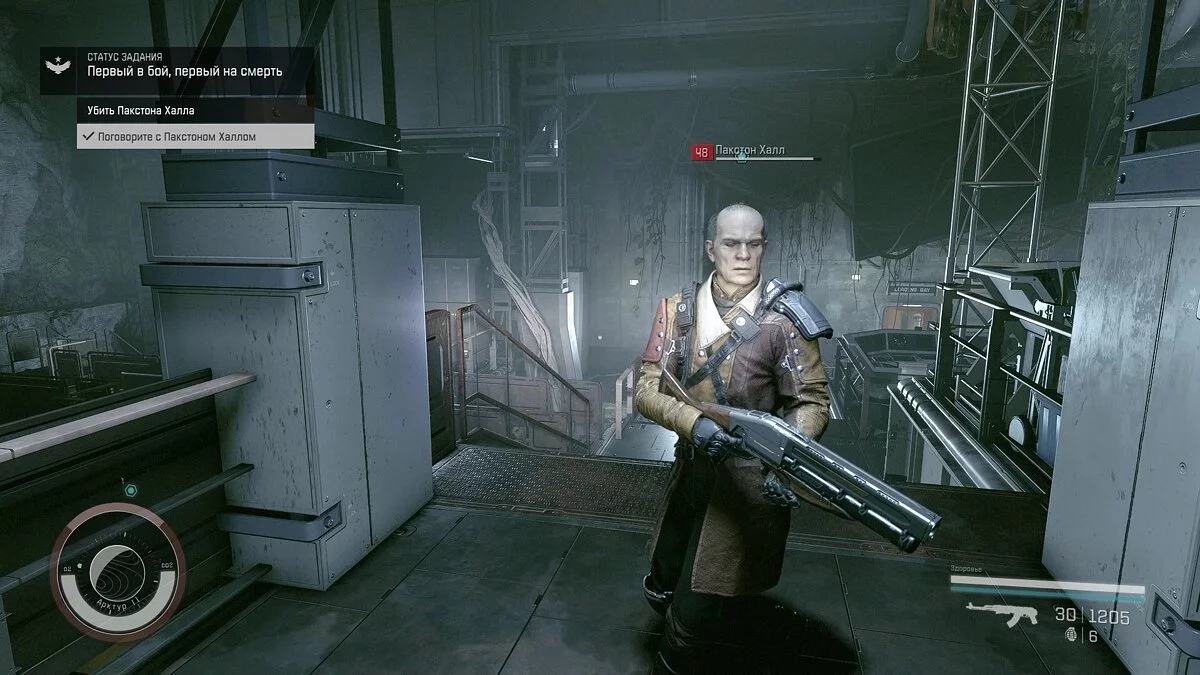1200x675 pixels.
Task: Click the faction emblem icon beside quest status
Action: [58, 68]
